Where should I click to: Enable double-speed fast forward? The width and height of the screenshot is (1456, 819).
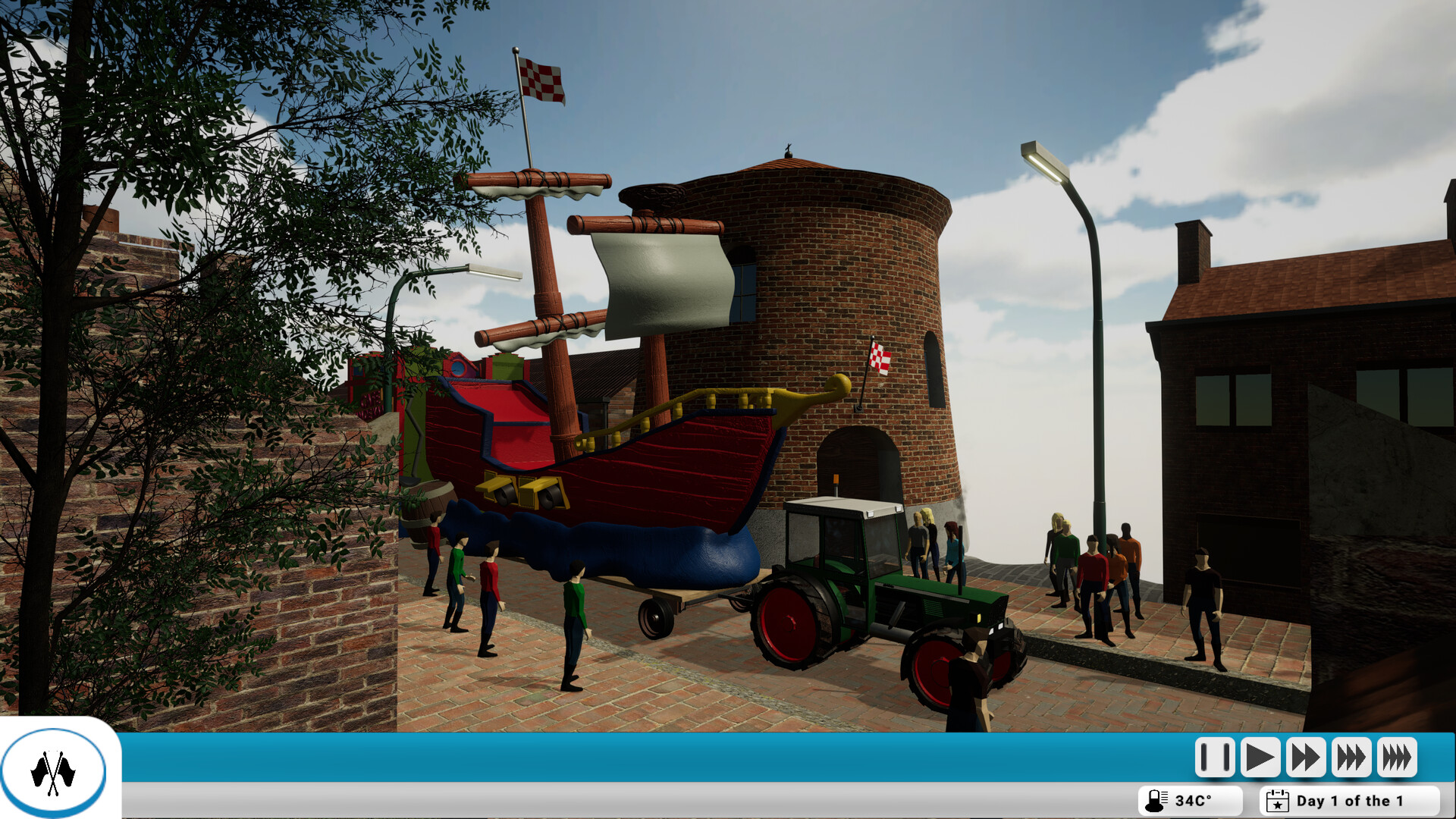pyautogui.click(x=1305, y=756)
